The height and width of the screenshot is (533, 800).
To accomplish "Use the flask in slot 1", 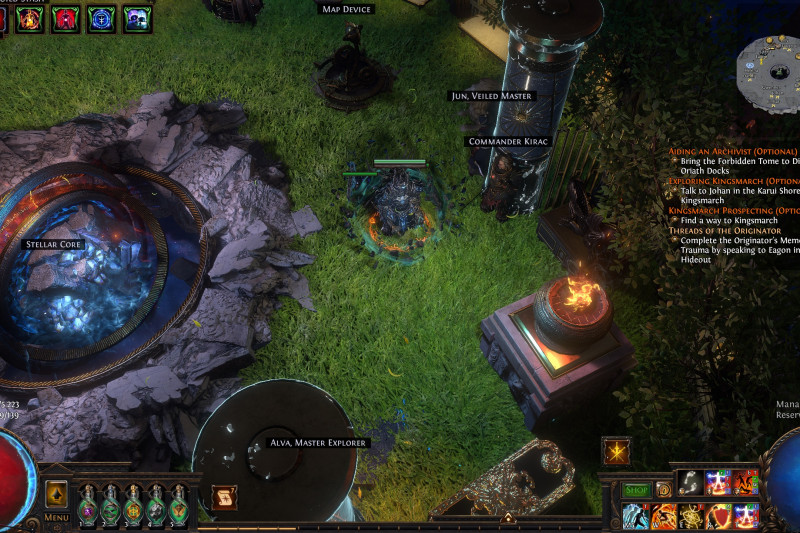I will pyautogui.click(x=86, y=504).
